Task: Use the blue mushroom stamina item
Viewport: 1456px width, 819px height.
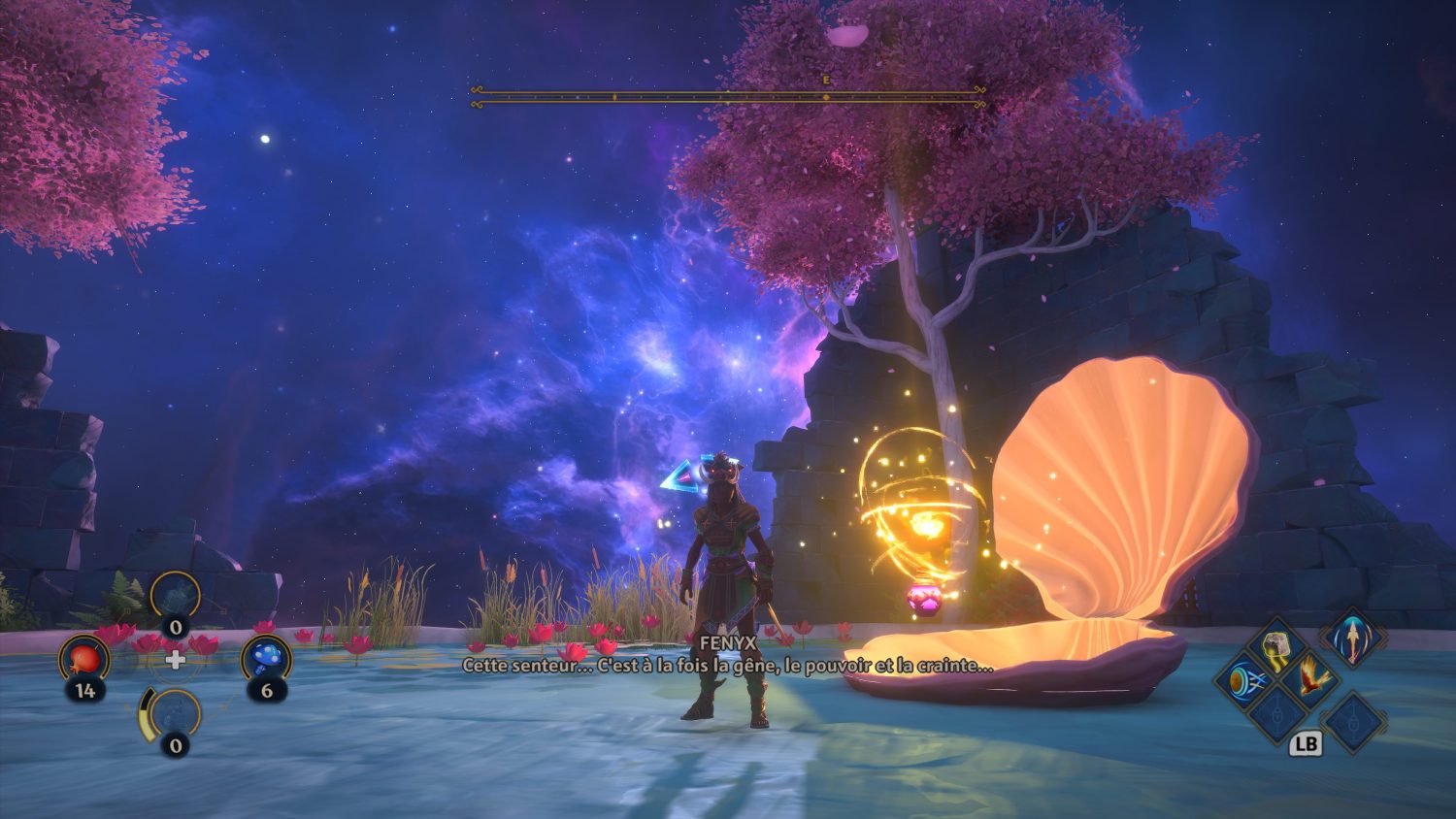Action: coord(266,658)
